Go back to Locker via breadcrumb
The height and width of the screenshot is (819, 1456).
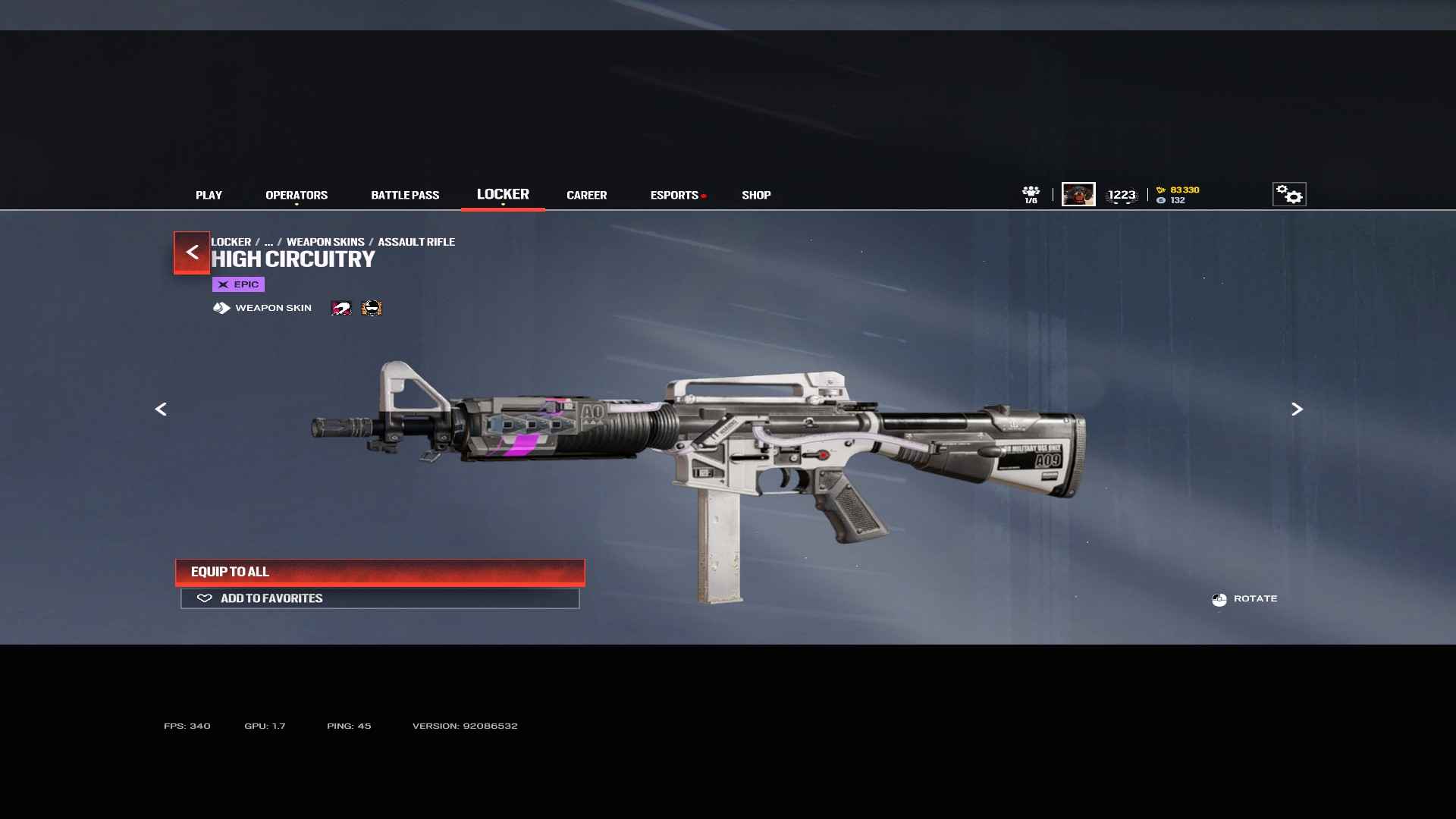pyautogui.click(x=231, y=242)
